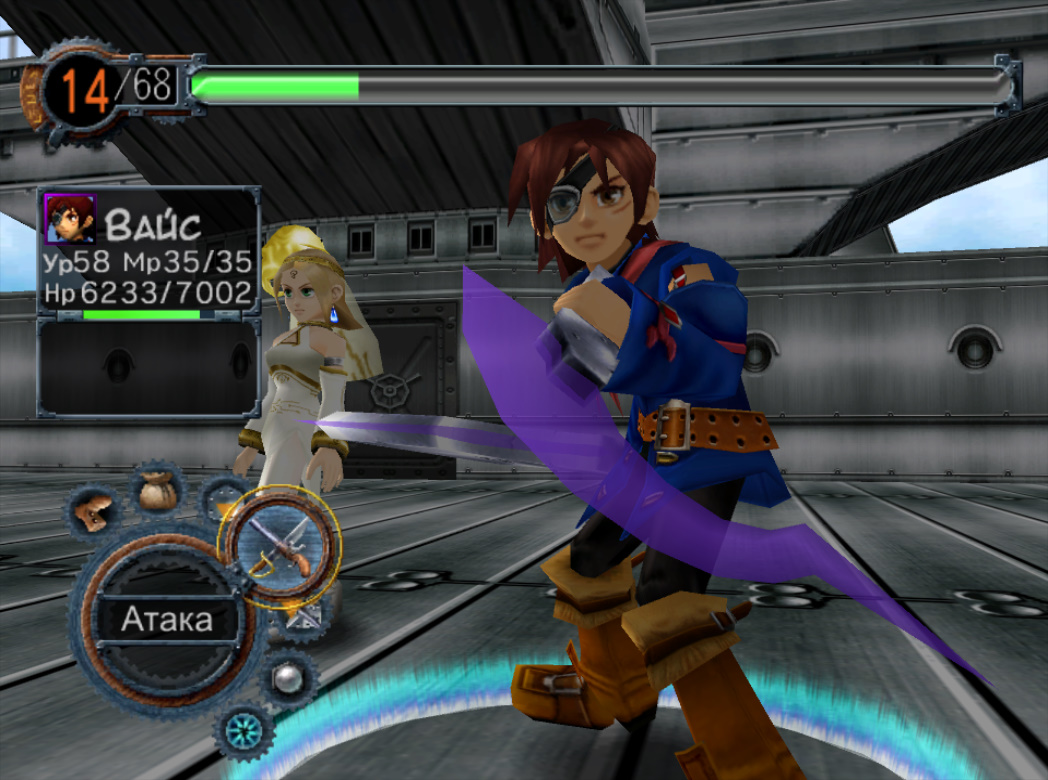Click the Атака command label
Image resolution: width=1048 pixels, height=780 pixels.
tap(167, 620)
